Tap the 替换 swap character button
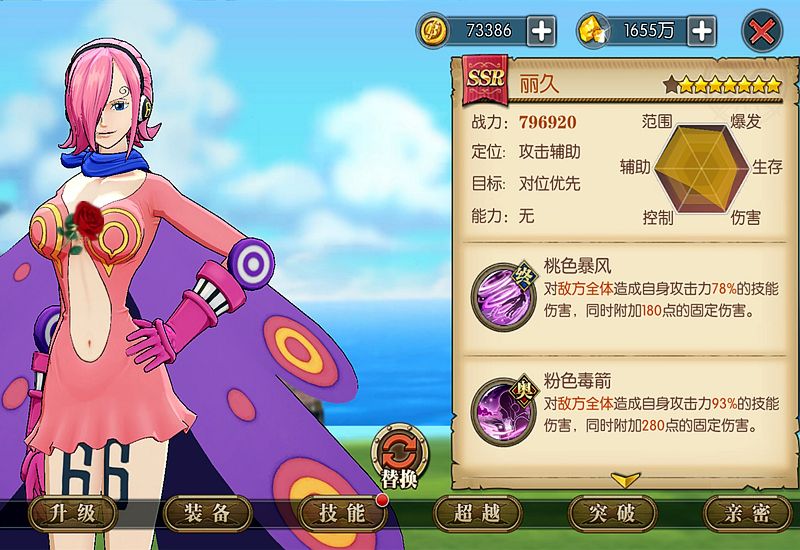 click(399, 457)
